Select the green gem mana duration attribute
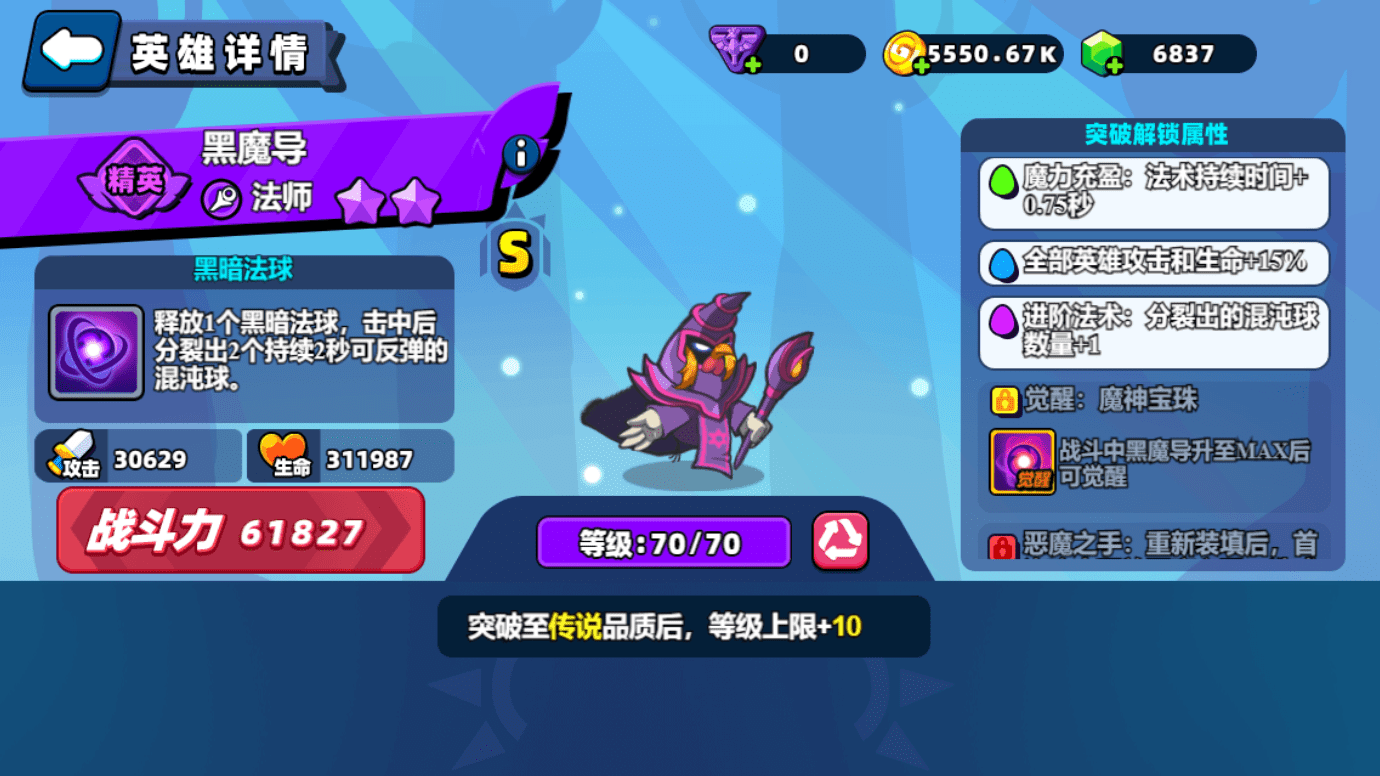1380x776 pixels. click(x=1154, y=192)
